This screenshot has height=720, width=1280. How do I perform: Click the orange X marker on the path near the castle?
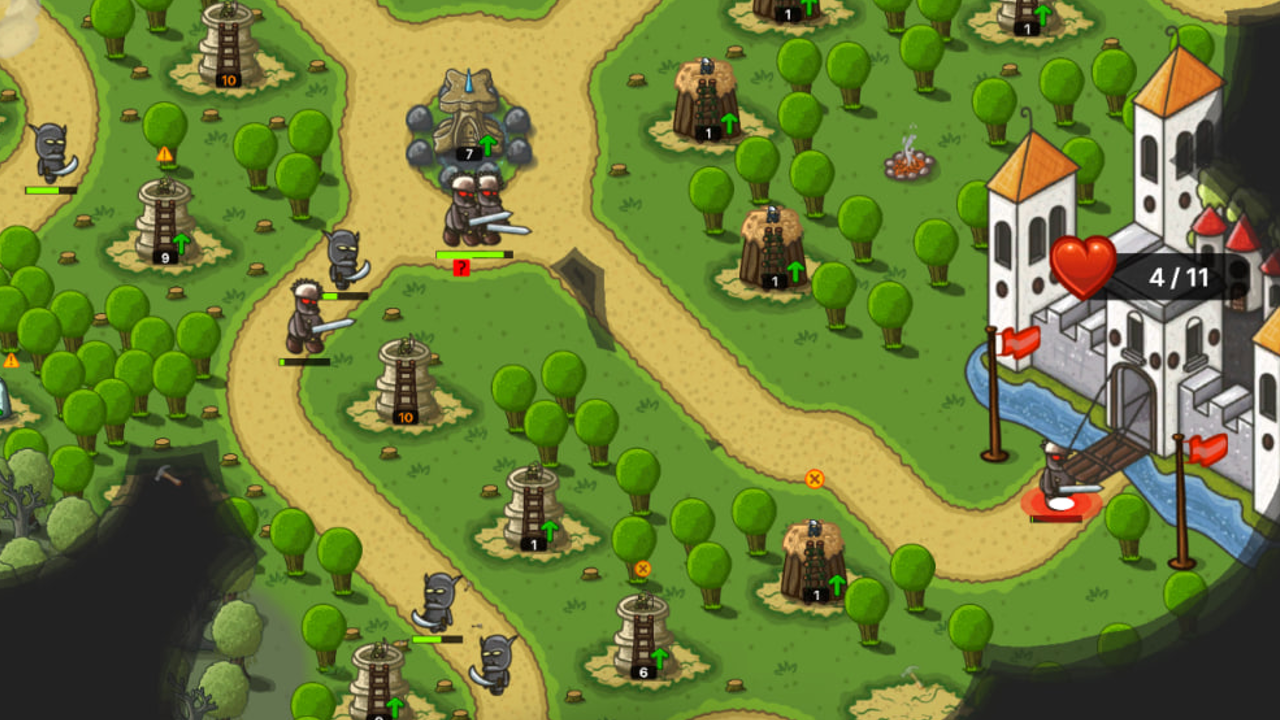click(x=813, y=481)
